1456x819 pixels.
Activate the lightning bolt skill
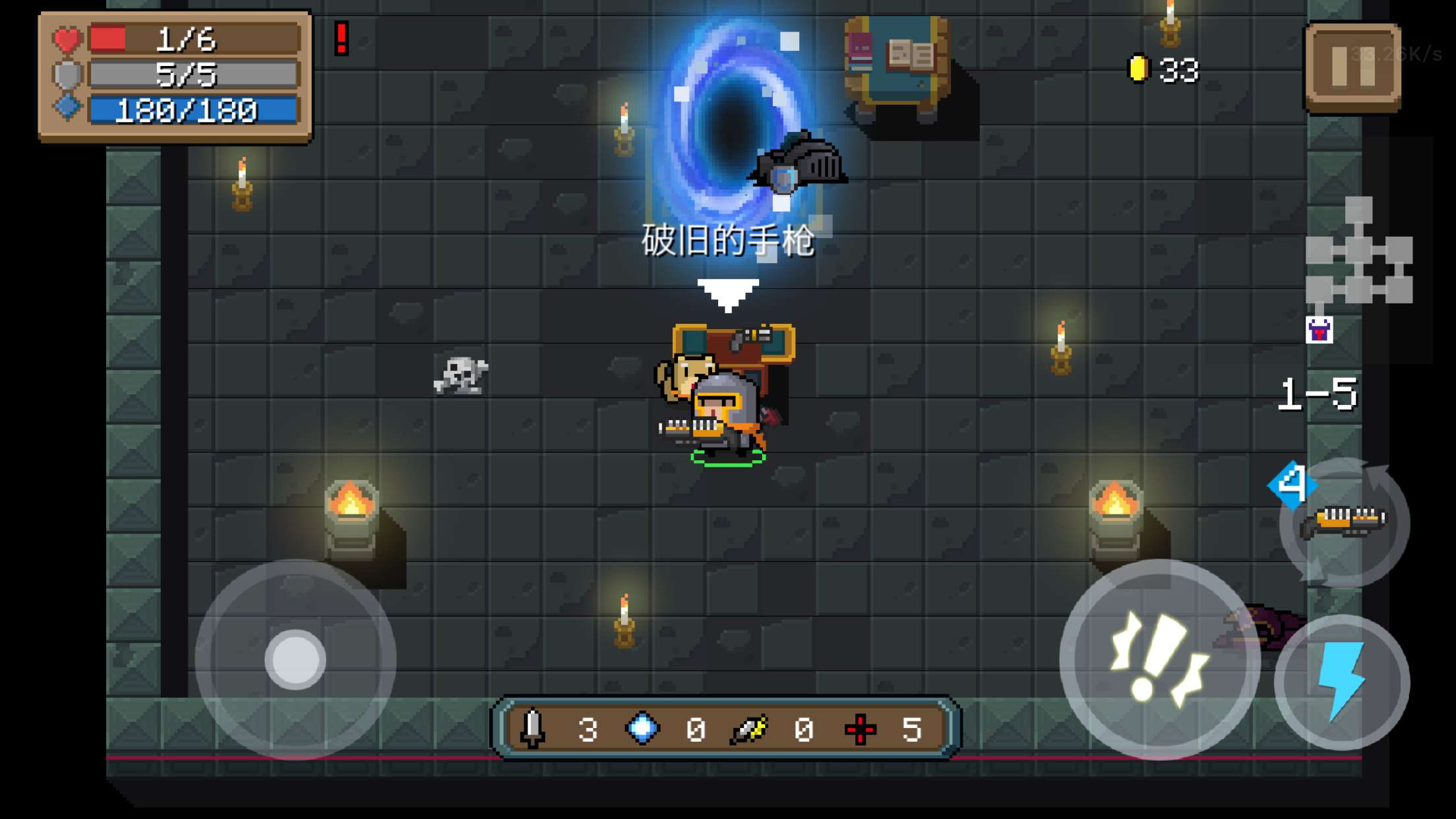(x=1341, y=682)
